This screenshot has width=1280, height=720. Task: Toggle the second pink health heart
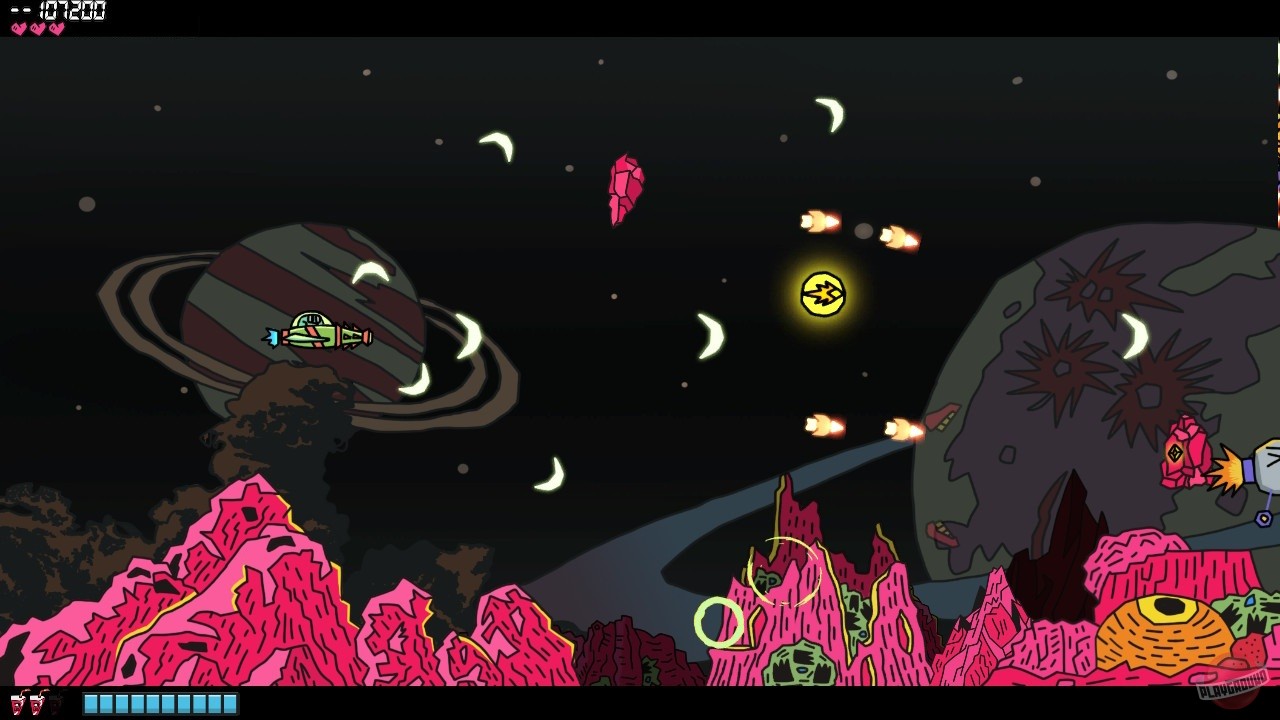tap(38, 28)
